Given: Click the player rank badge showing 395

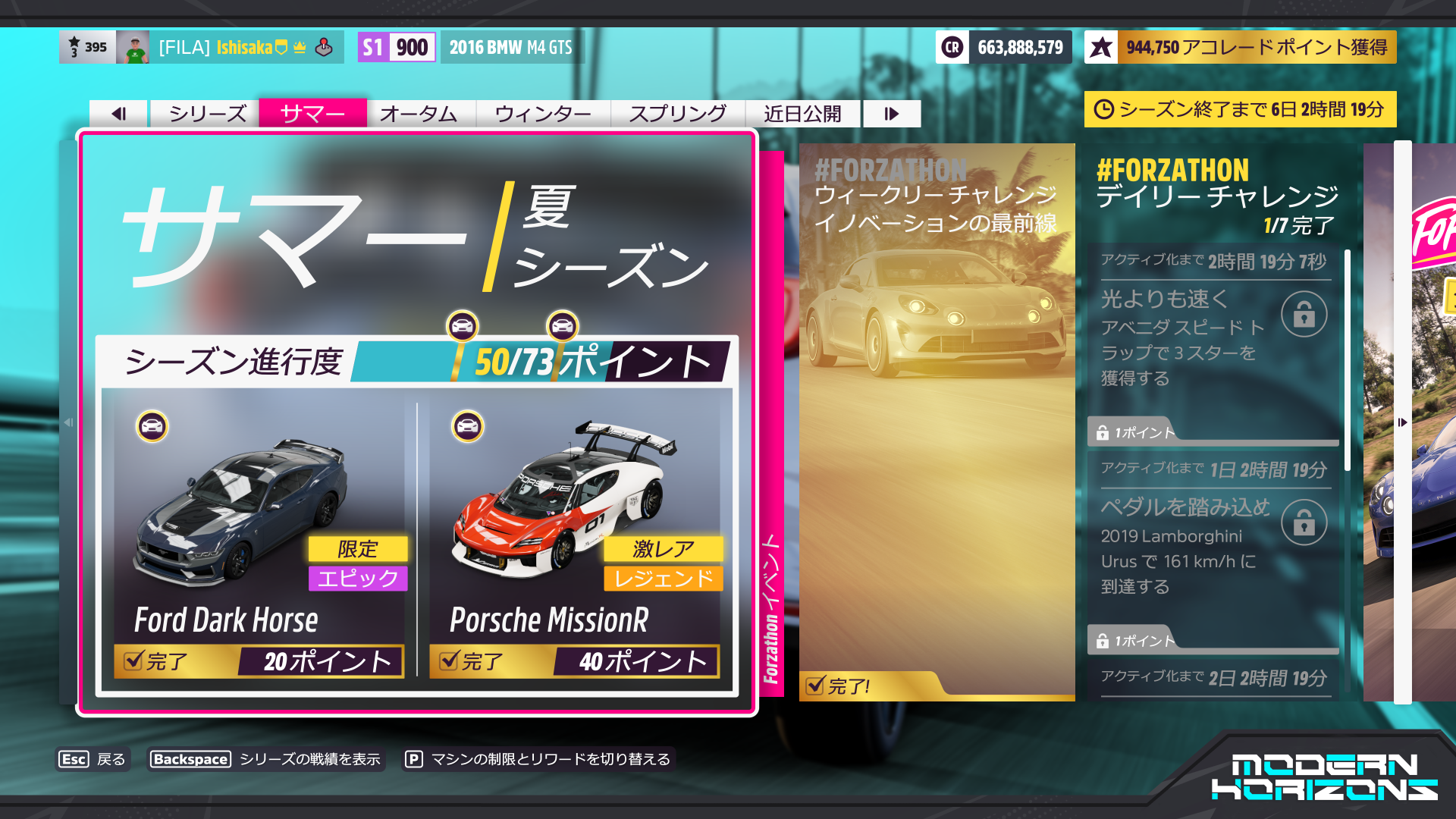Looking at the screenshot, I should click(x=86, y=47).
